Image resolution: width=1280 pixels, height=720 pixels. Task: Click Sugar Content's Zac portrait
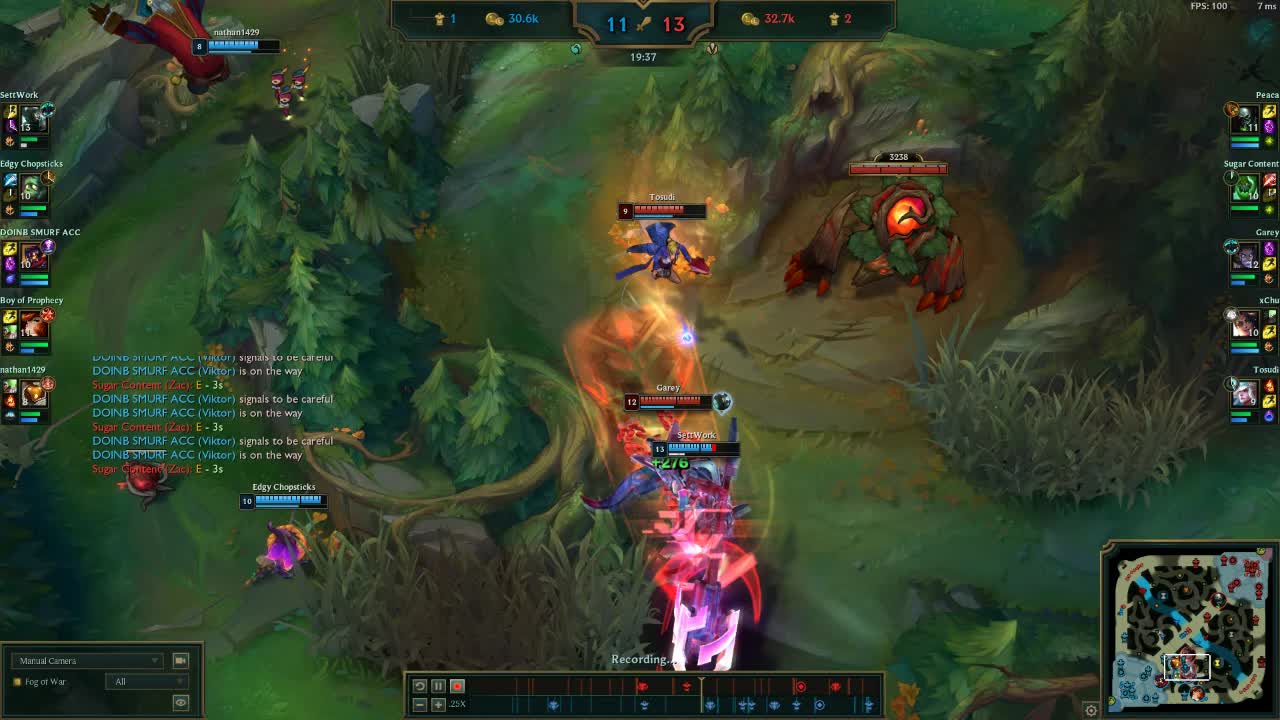point(1245,185)
